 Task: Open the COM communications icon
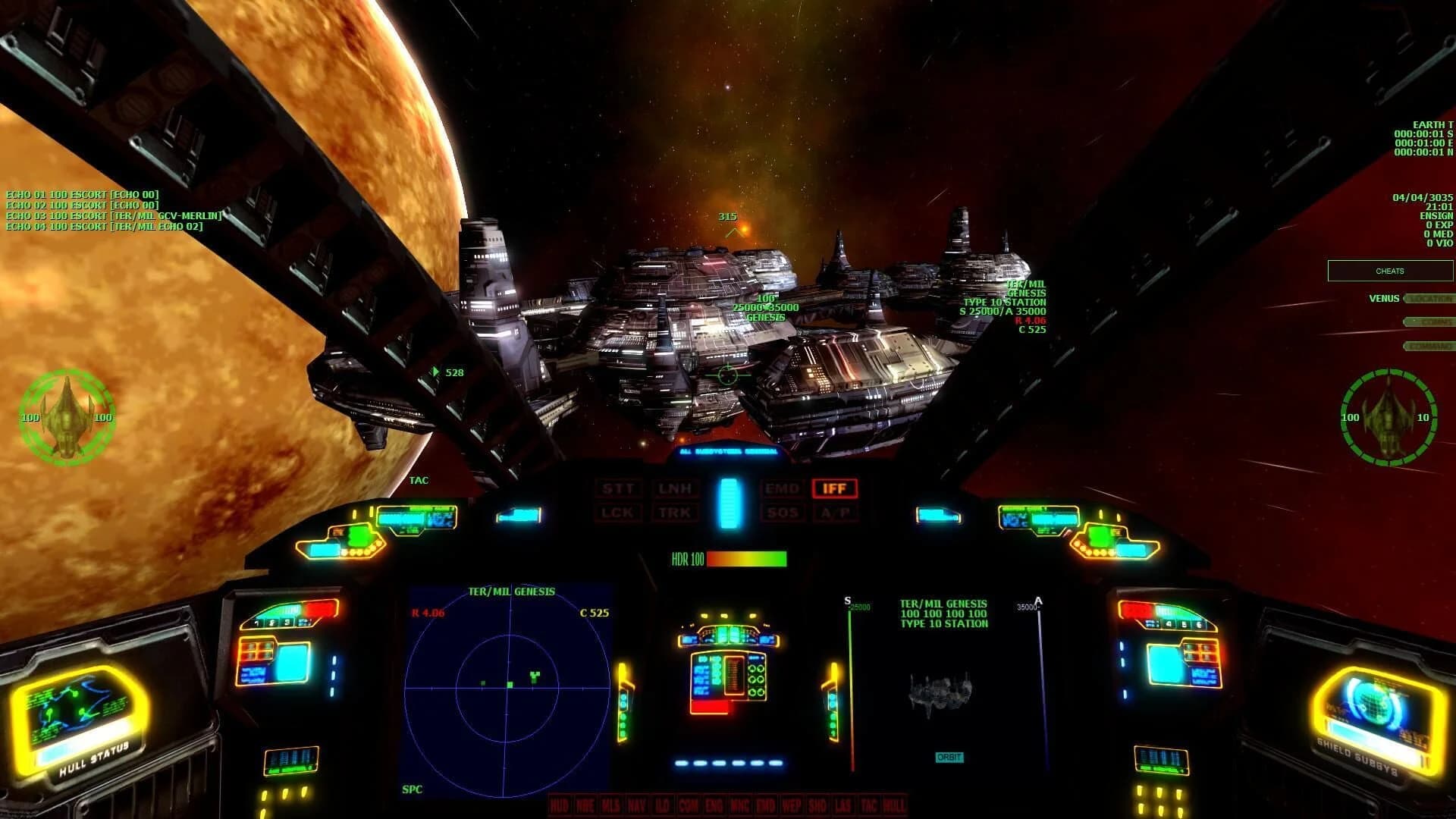click(x=689, y=805)
